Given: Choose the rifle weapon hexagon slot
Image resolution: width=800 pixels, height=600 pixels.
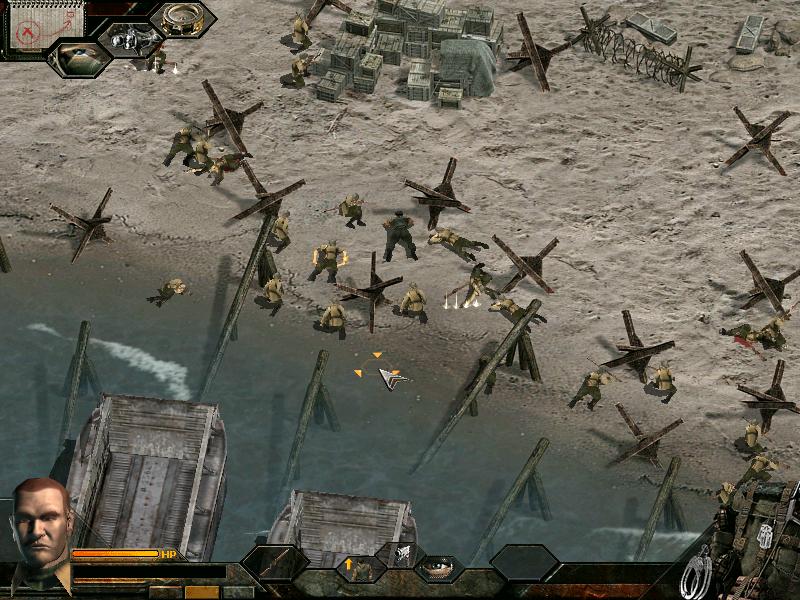Looking at the screenshot, I should point(276,564).
